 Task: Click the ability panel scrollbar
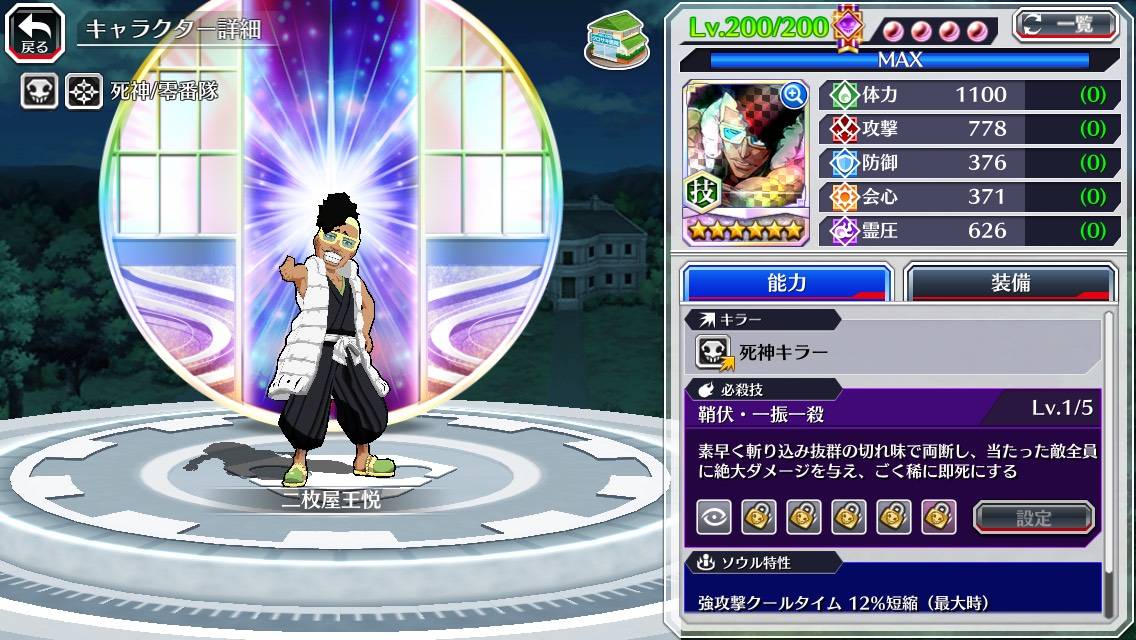[x=1108, y=462]
